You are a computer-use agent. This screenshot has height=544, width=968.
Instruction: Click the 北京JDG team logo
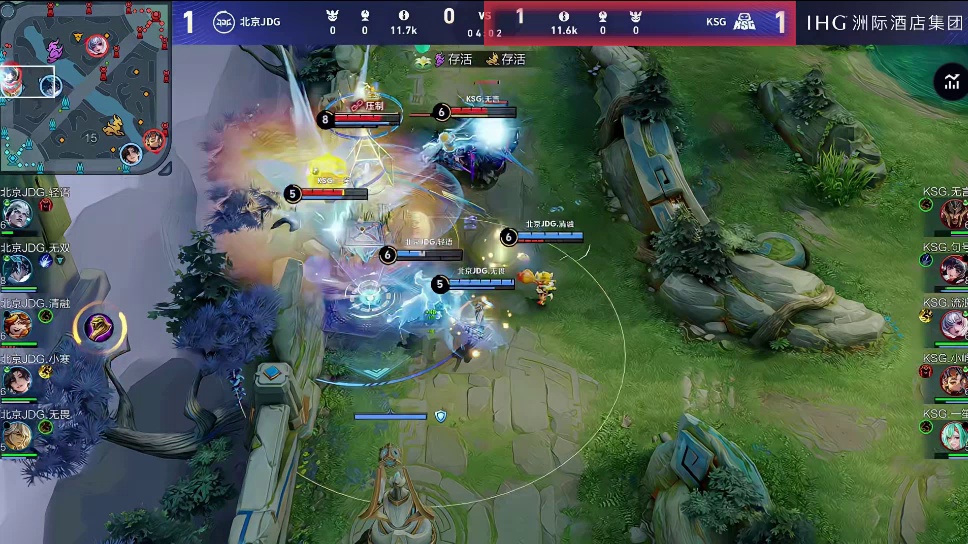click(225, 20)
